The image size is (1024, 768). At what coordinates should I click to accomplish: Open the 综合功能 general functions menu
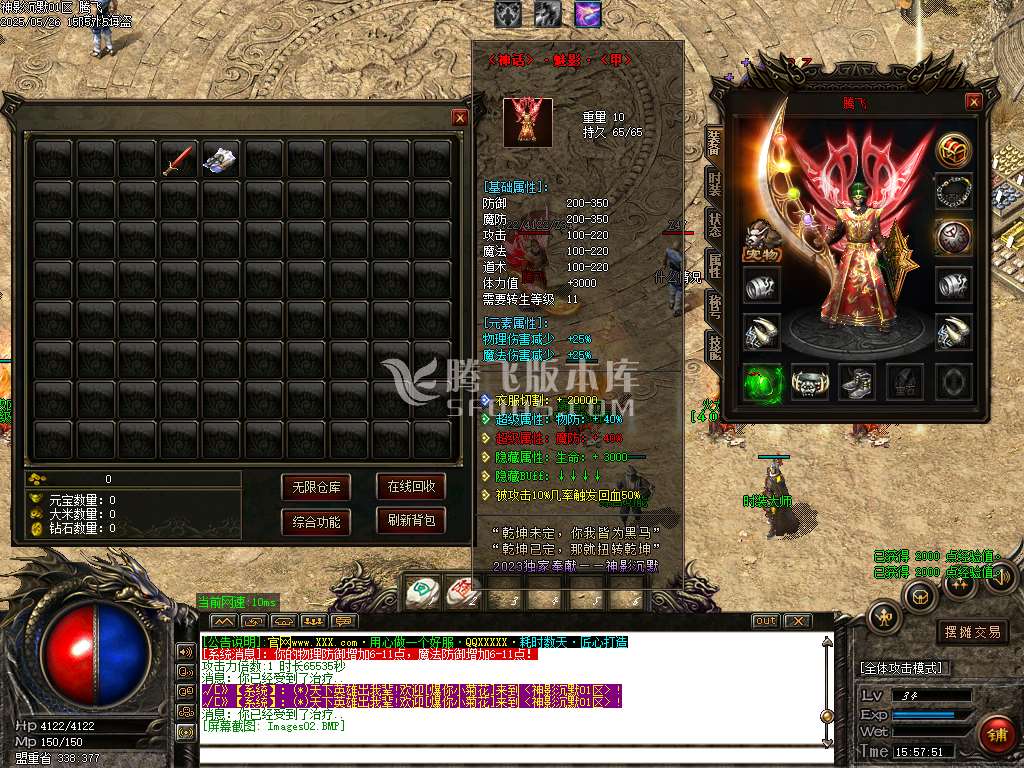click(316, 522)
